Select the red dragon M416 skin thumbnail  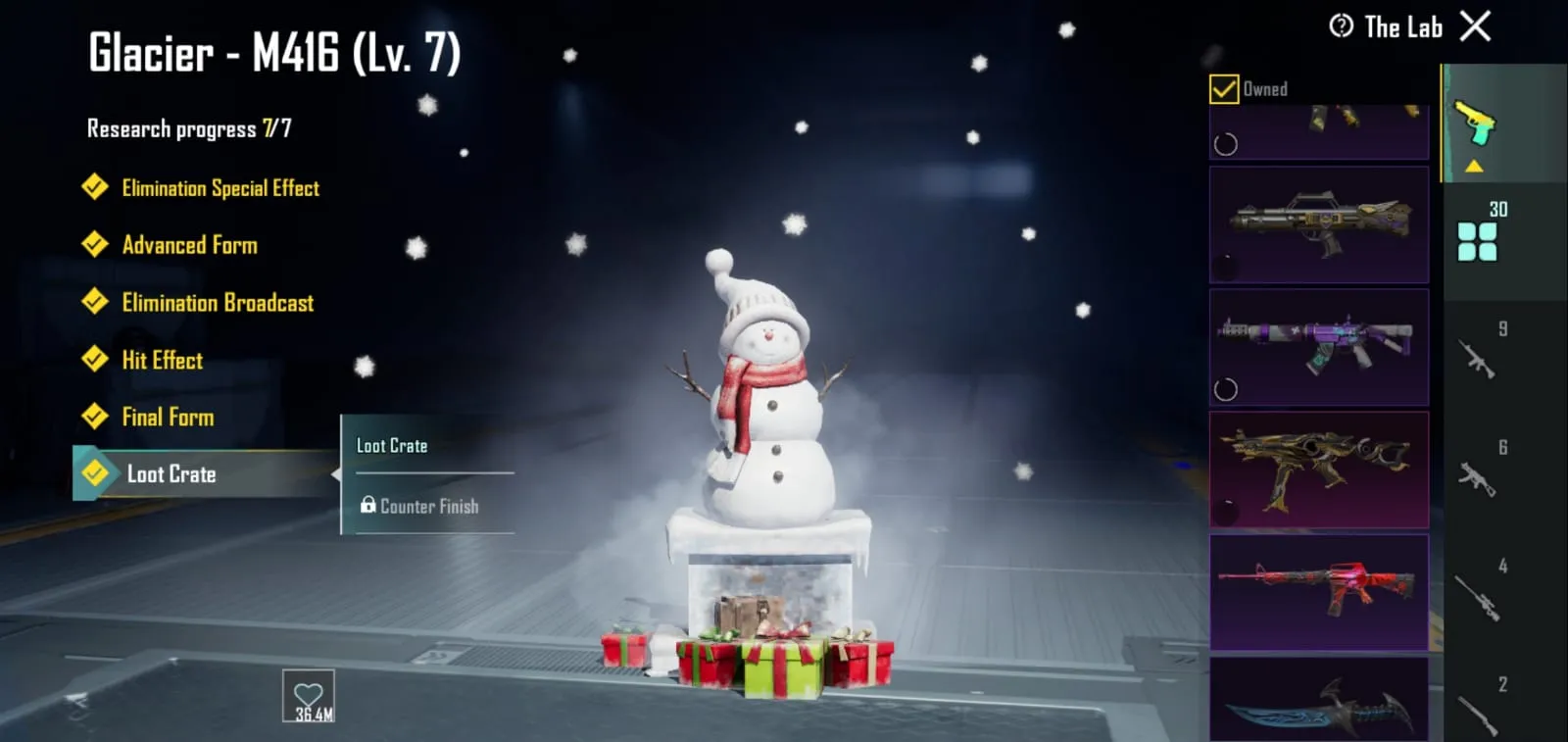(x=1319, y=593)
